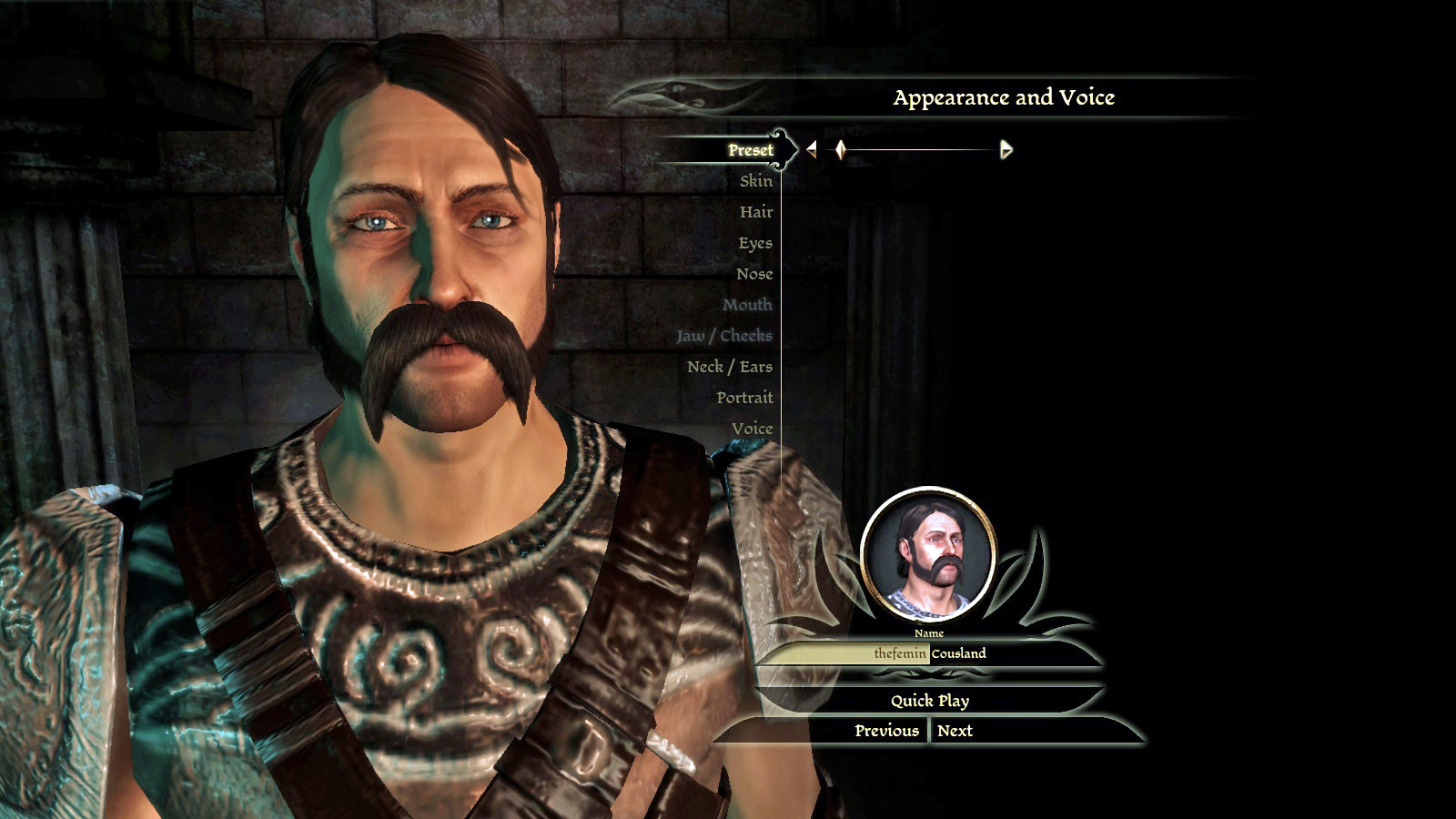Choose the Eyes category

[x=754, y=243]
